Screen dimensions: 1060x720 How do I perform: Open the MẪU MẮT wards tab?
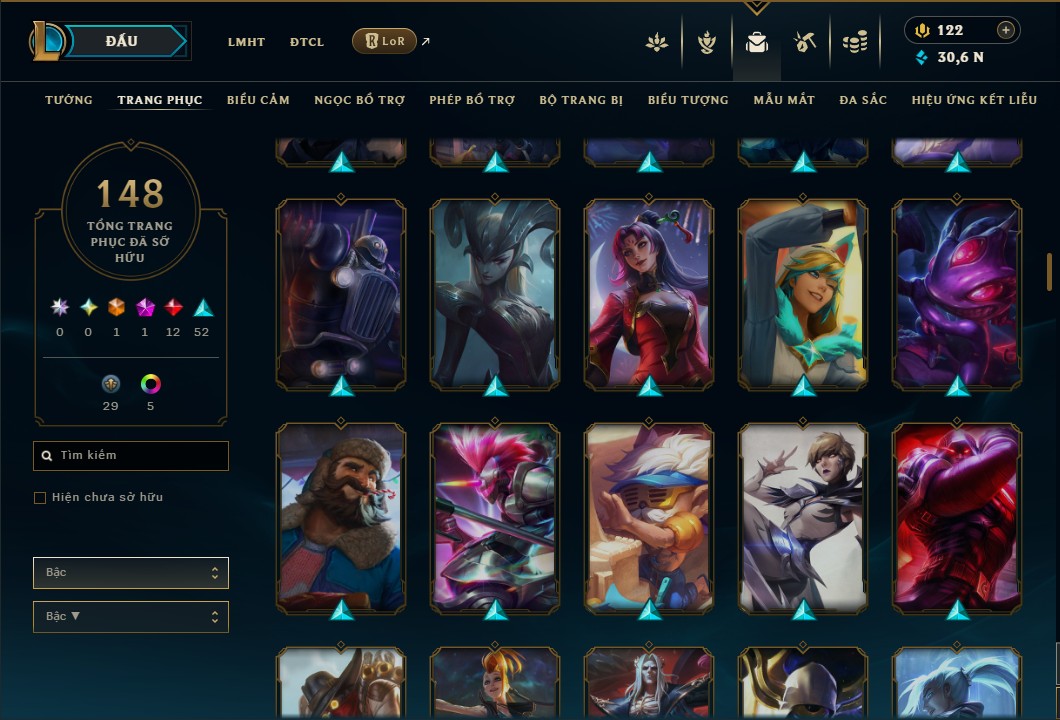tap(784, 100)
